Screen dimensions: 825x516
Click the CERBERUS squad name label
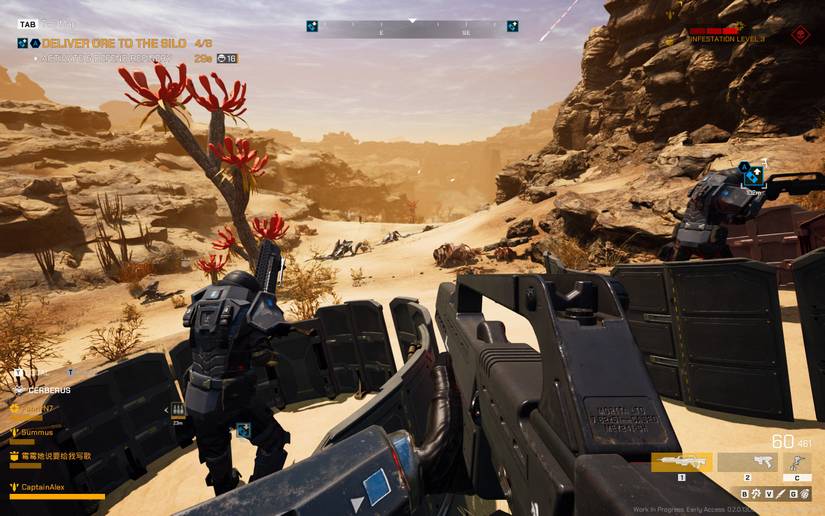pyautogui.click(x=48, y=388)
